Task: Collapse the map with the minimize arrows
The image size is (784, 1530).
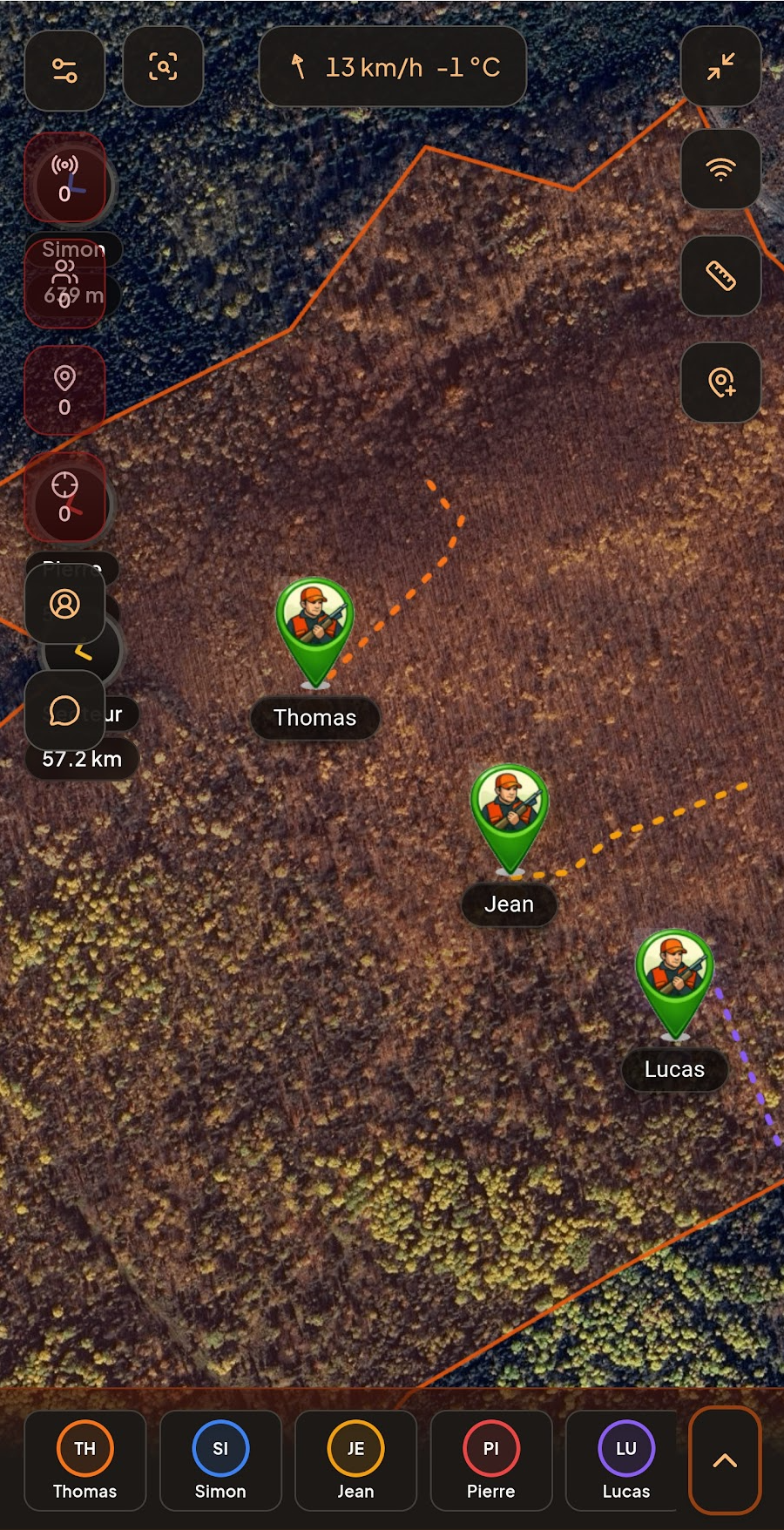Action: click(x=720, y=67)
